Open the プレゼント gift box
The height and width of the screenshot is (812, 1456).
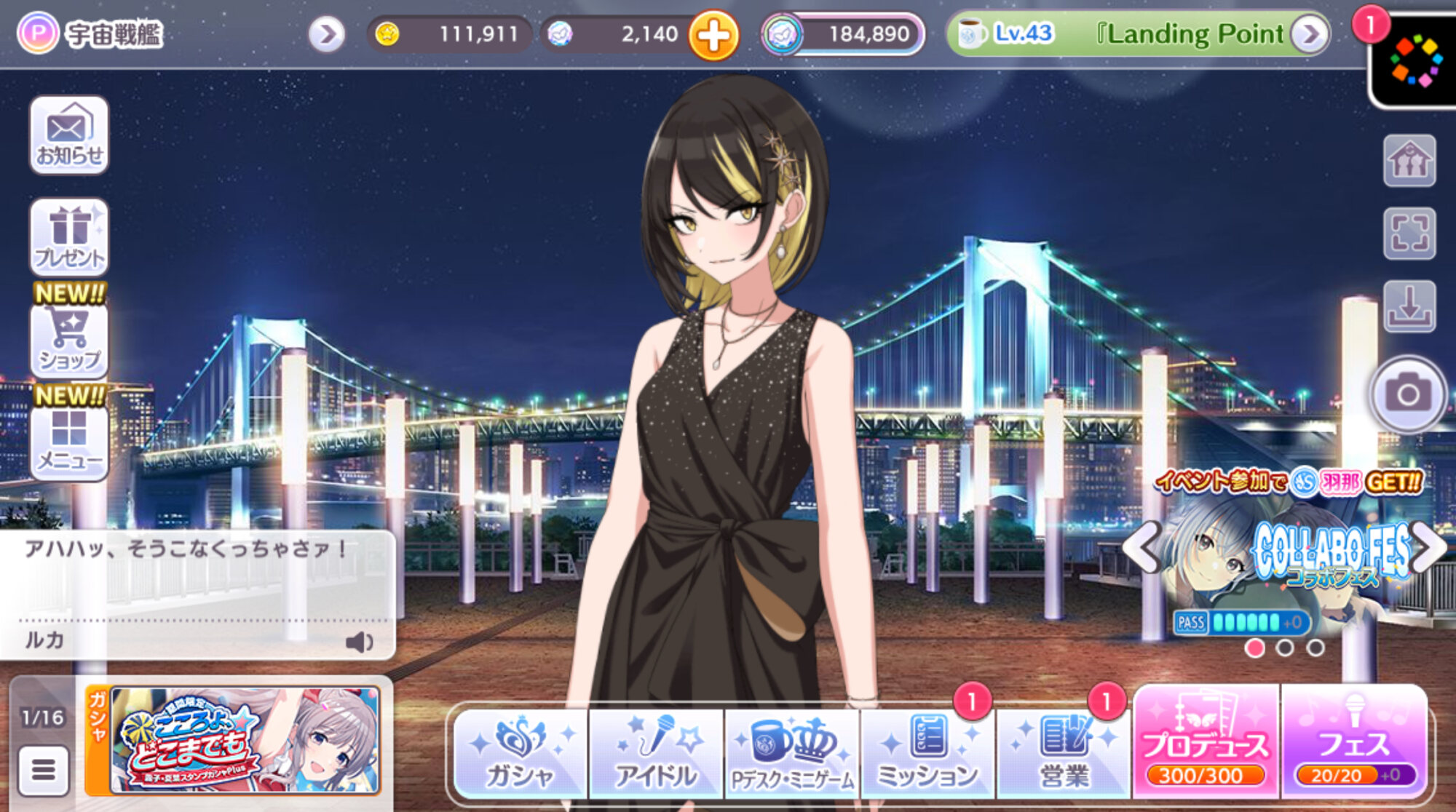69,237
